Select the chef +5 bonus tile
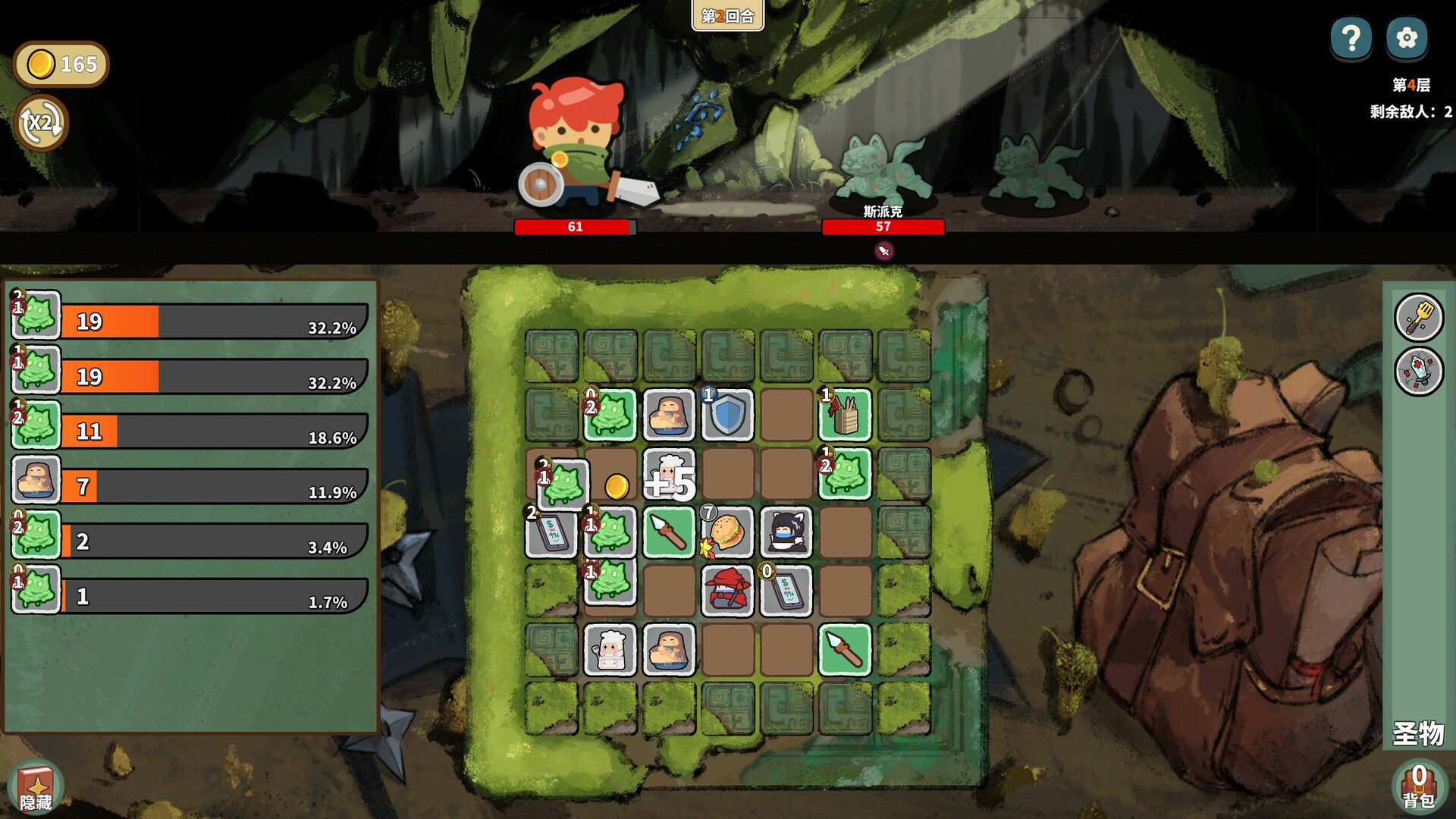 coord(668,474)
